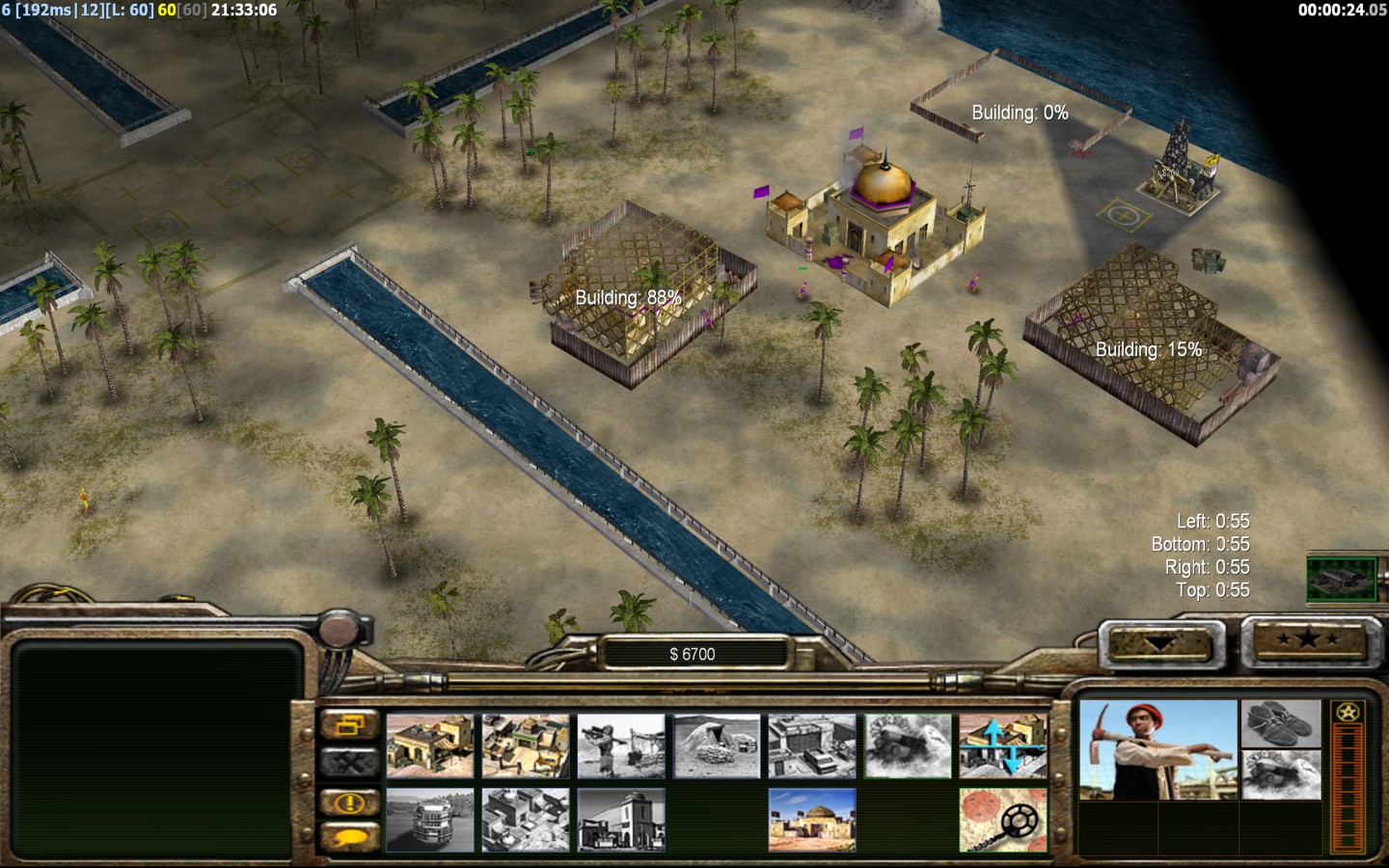The width and height of the screenshot is (1389, 868).
Task: Click the overlapping rectangles button
Action: tap(349, 725)
